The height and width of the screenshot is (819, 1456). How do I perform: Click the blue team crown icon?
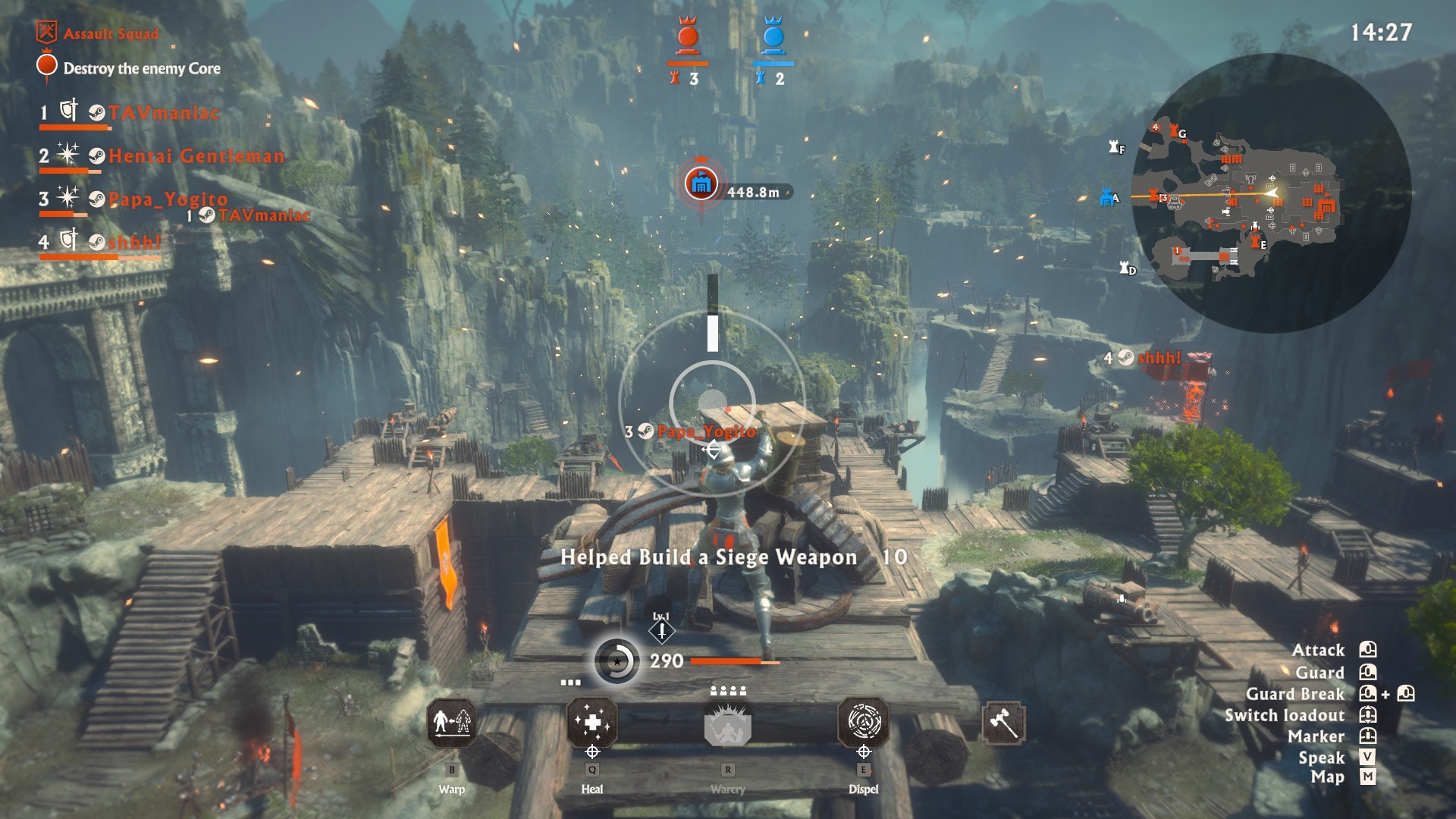pyautogui.click(x=773, y=35)
